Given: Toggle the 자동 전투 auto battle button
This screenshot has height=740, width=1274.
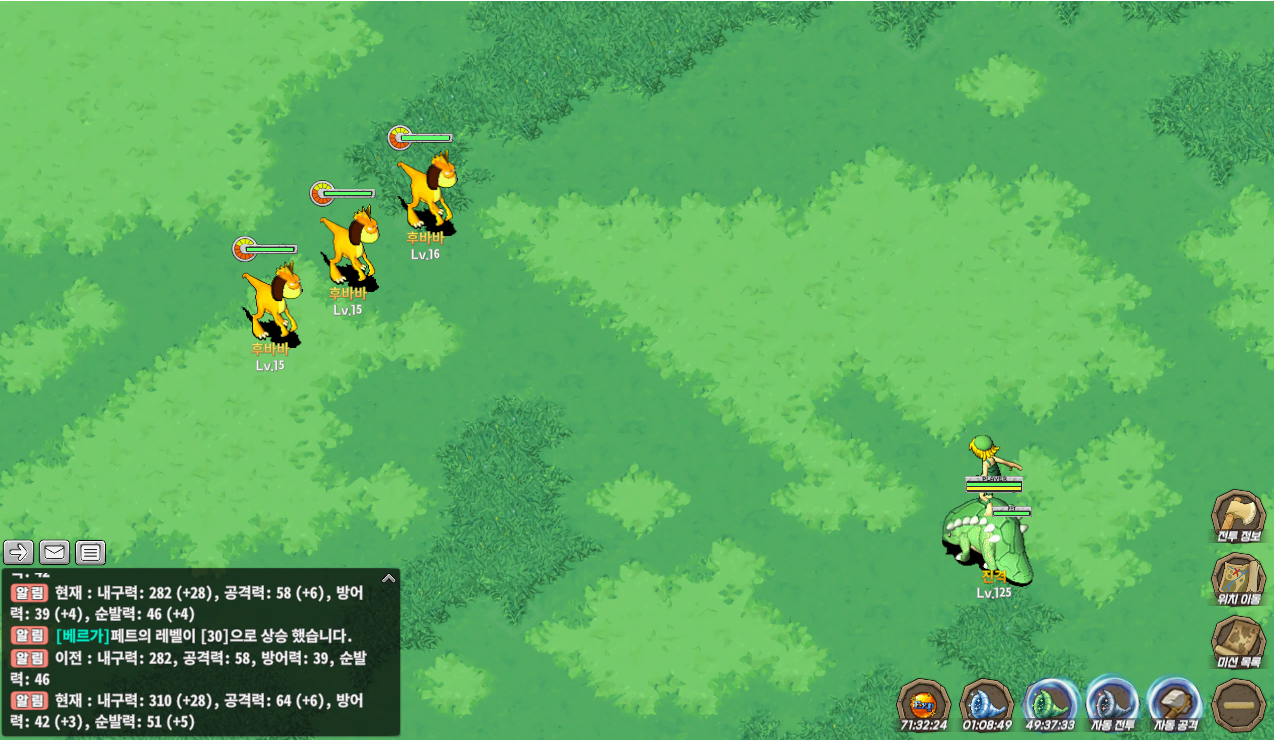Looking at the screenshot, I should point(1112,702).
